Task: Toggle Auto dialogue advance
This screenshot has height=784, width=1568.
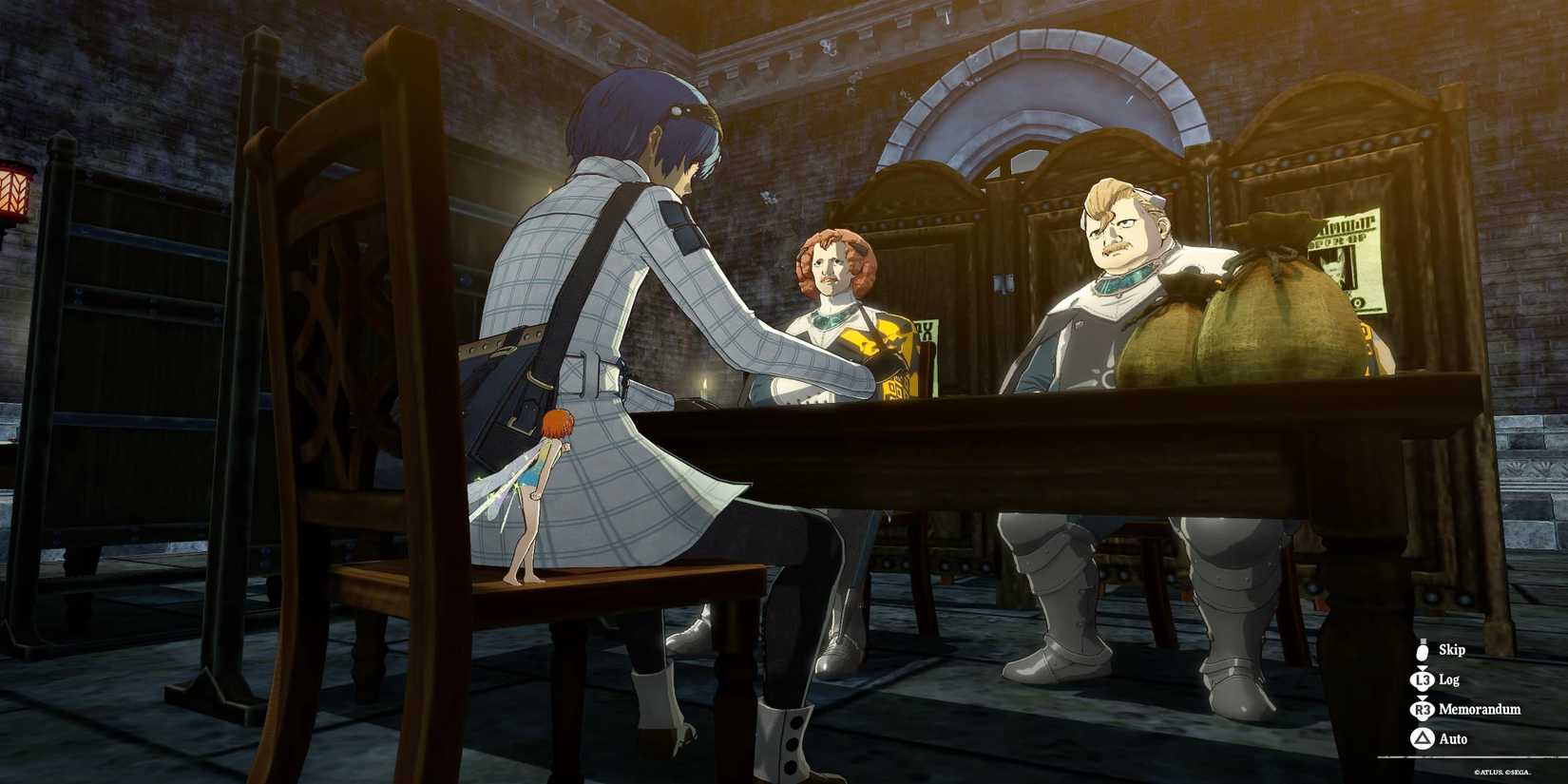Action: coord(1453,738)
